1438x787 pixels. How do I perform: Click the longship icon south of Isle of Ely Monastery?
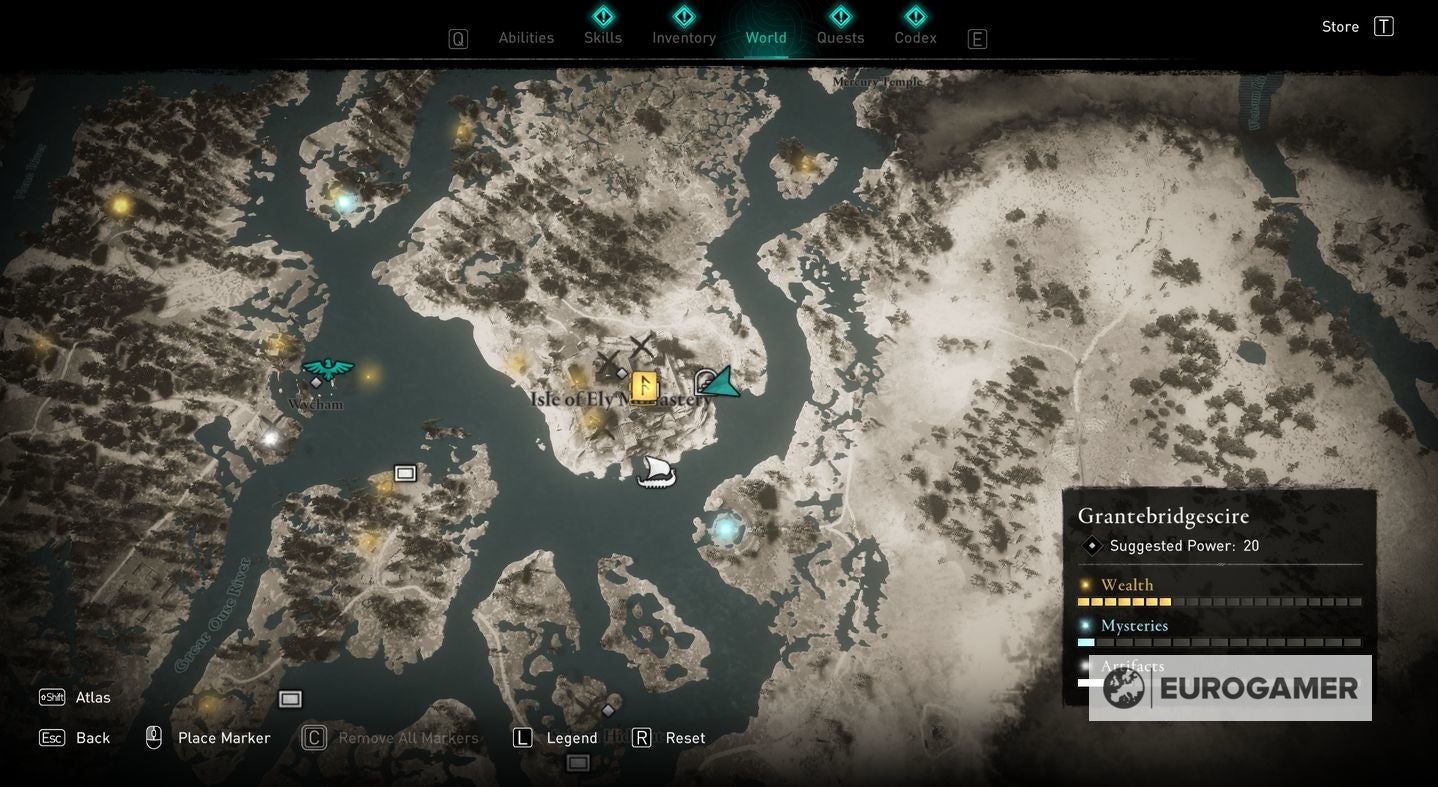pos(655,470)
